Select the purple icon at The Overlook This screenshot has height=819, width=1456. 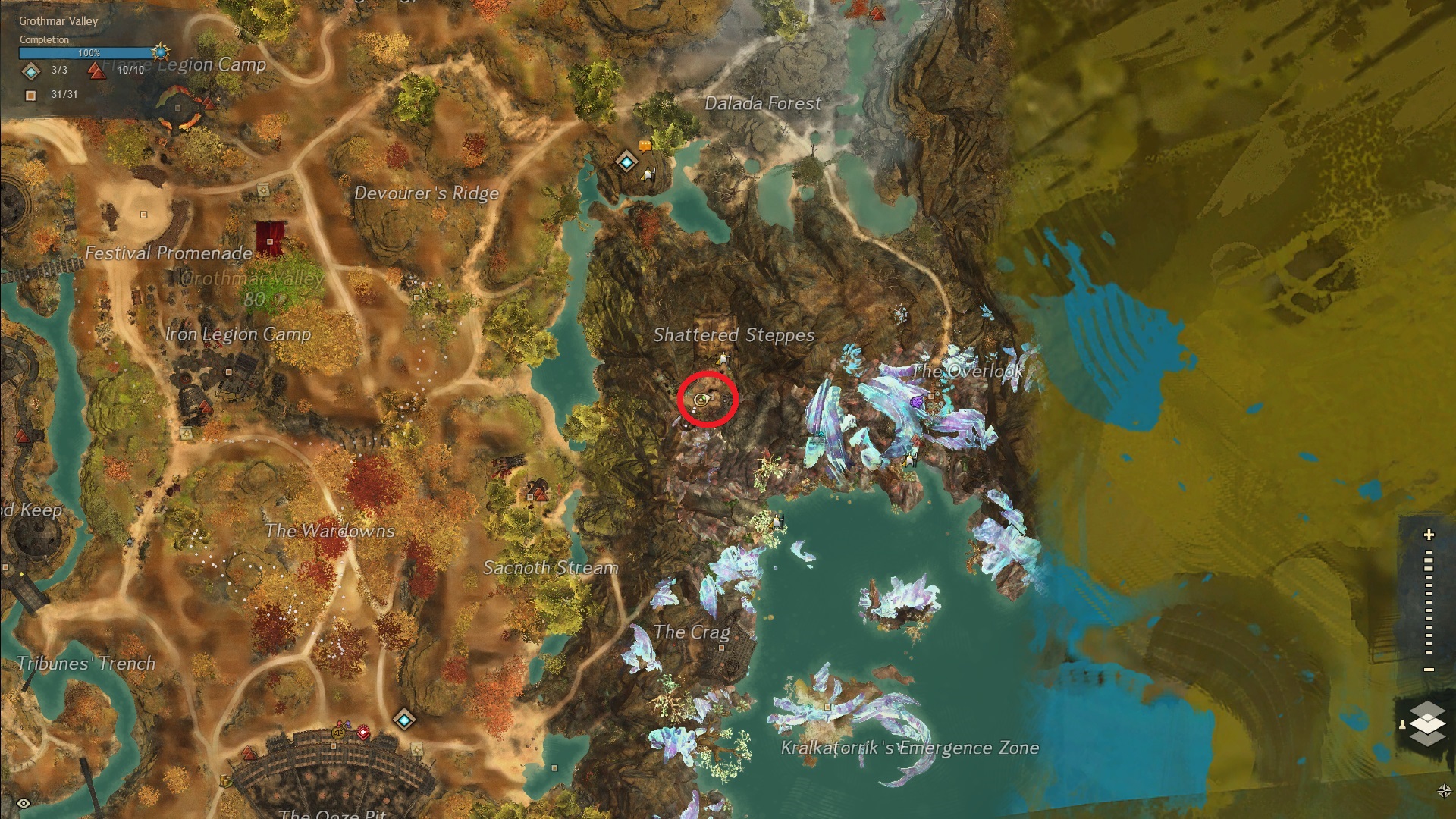pos(919,399)
